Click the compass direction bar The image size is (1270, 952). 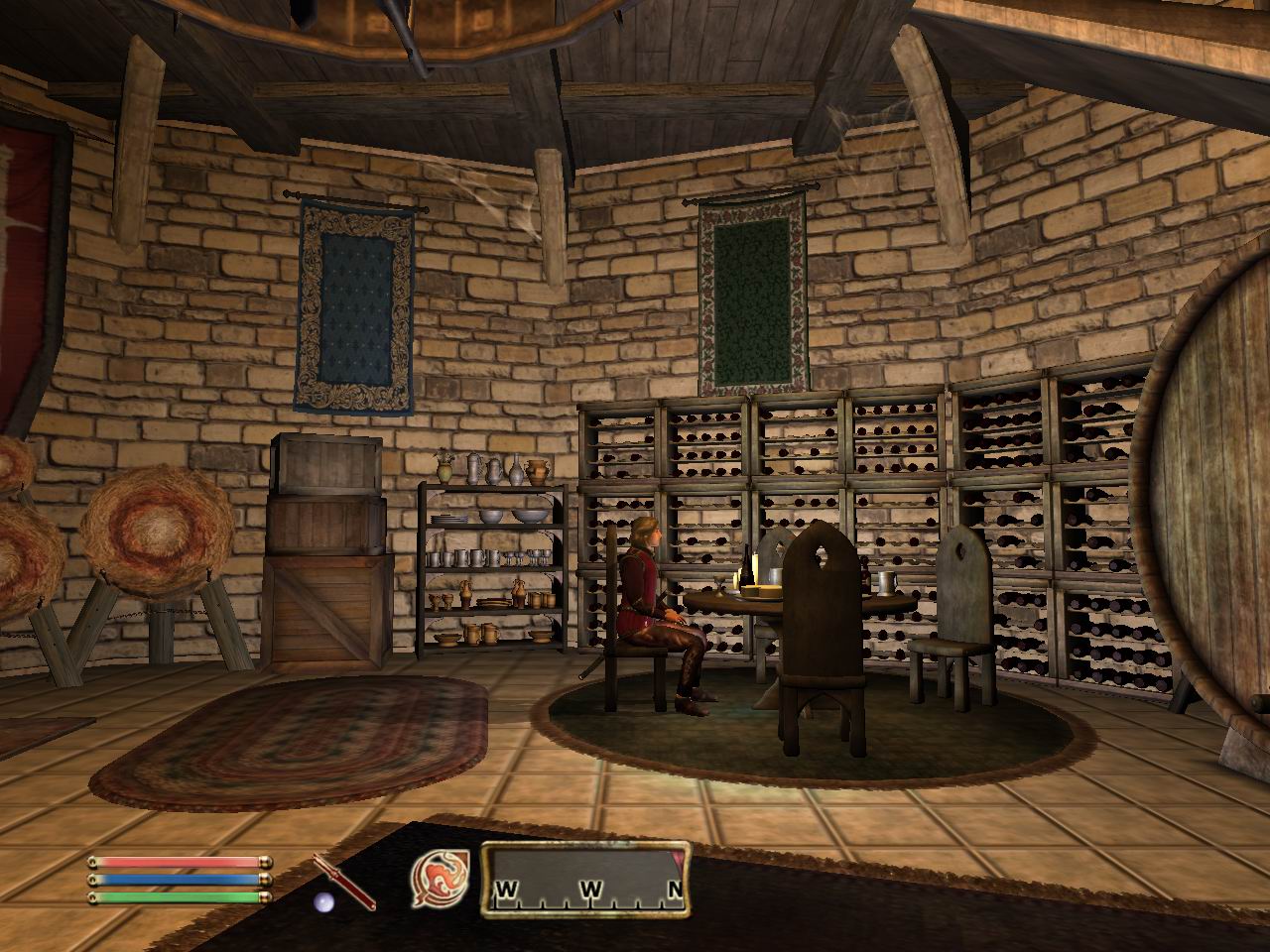[585, 879]
